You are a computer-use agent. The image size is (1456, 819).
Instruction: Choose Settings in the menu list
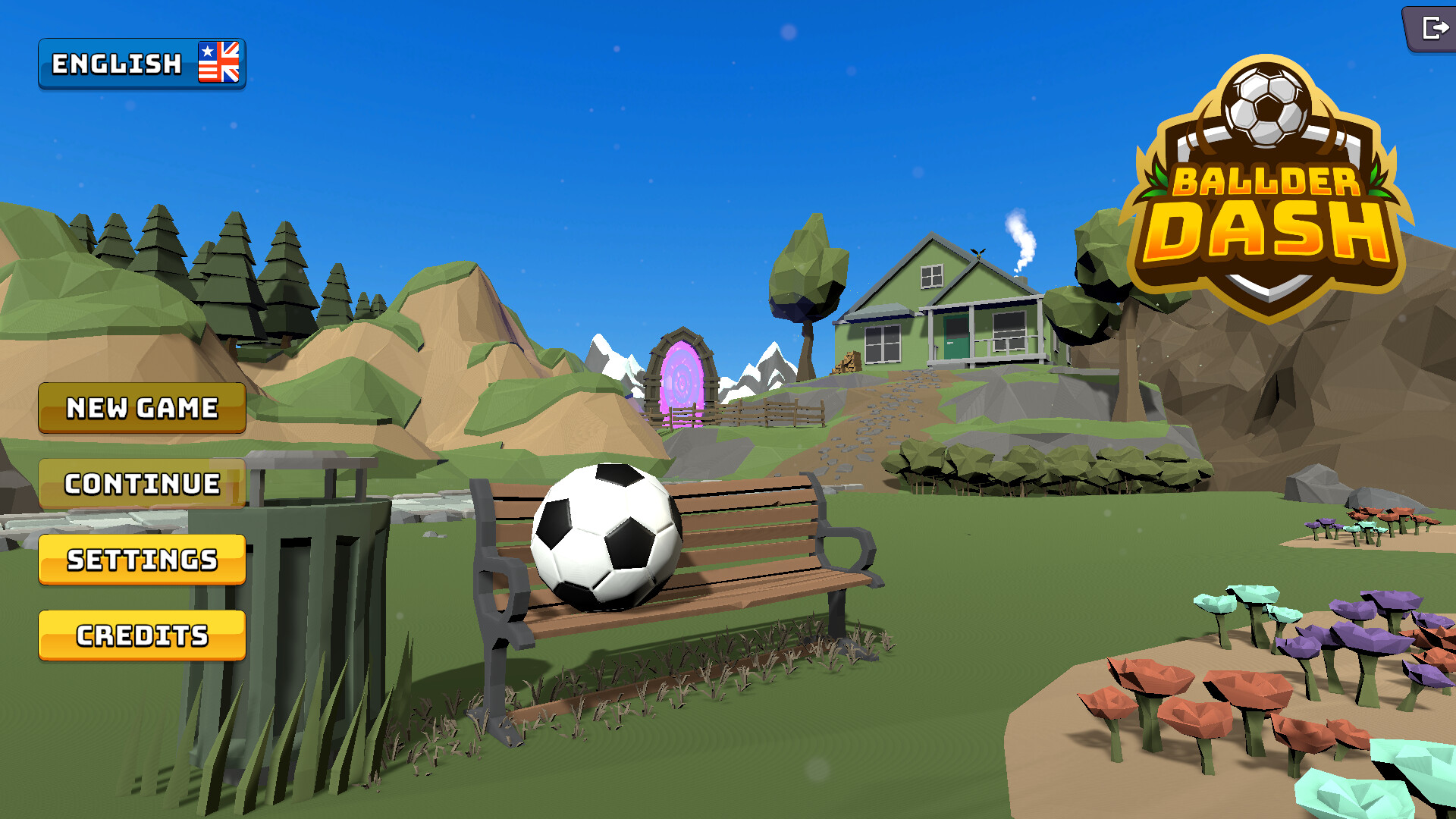point(141,560)
